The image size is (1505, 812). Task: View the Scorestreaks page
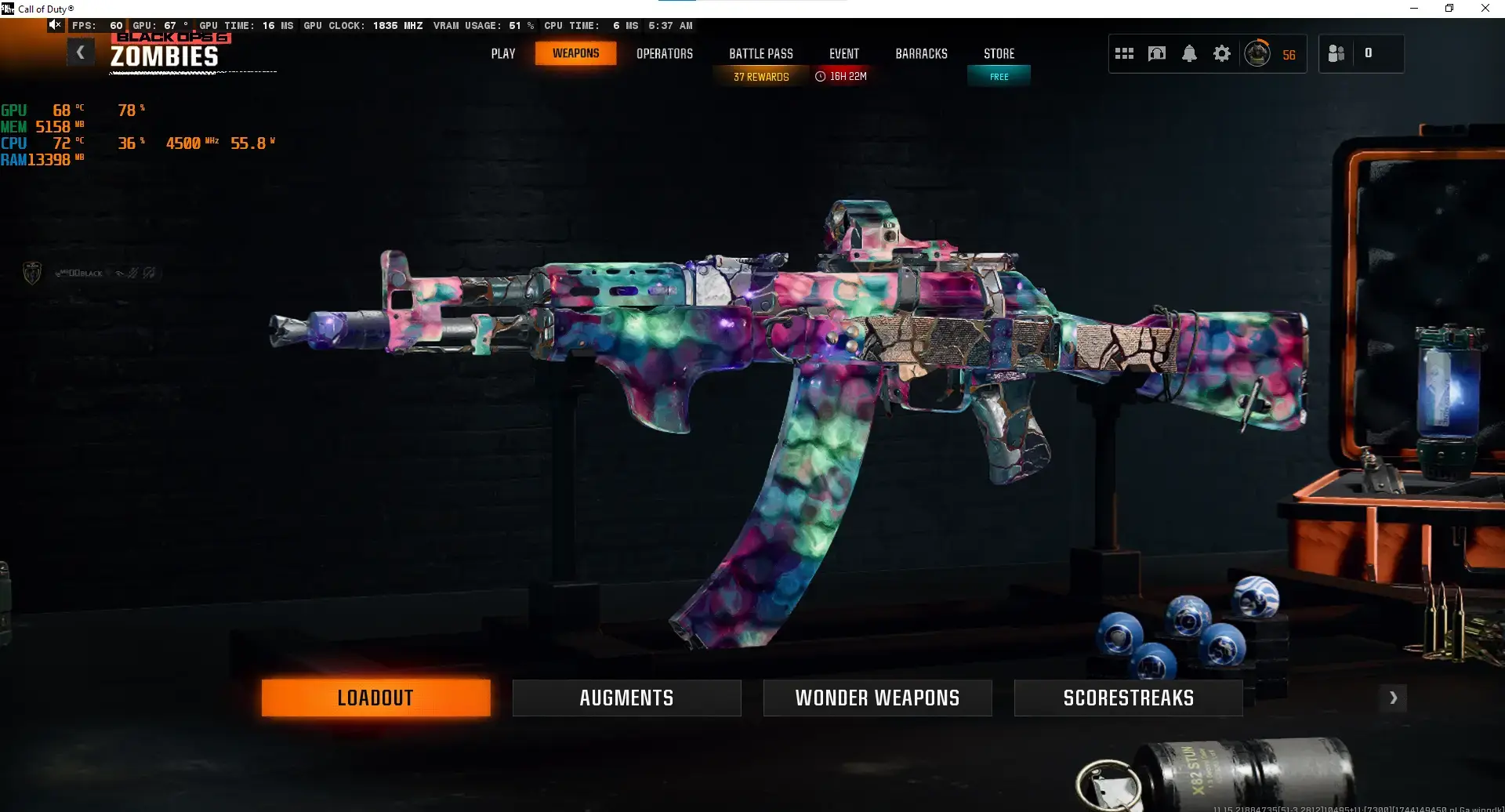[x=1128, y=697]
